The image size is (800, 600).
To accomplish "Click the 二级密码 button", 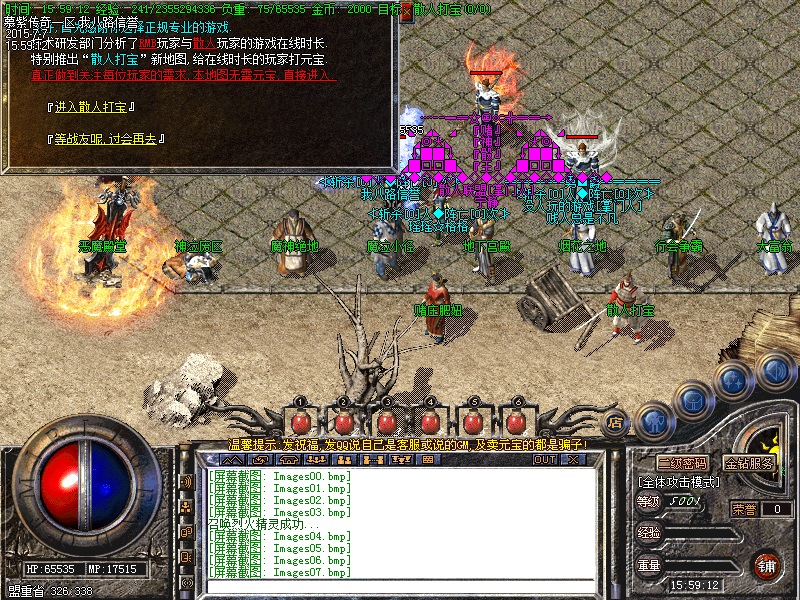I will [681, 463].
